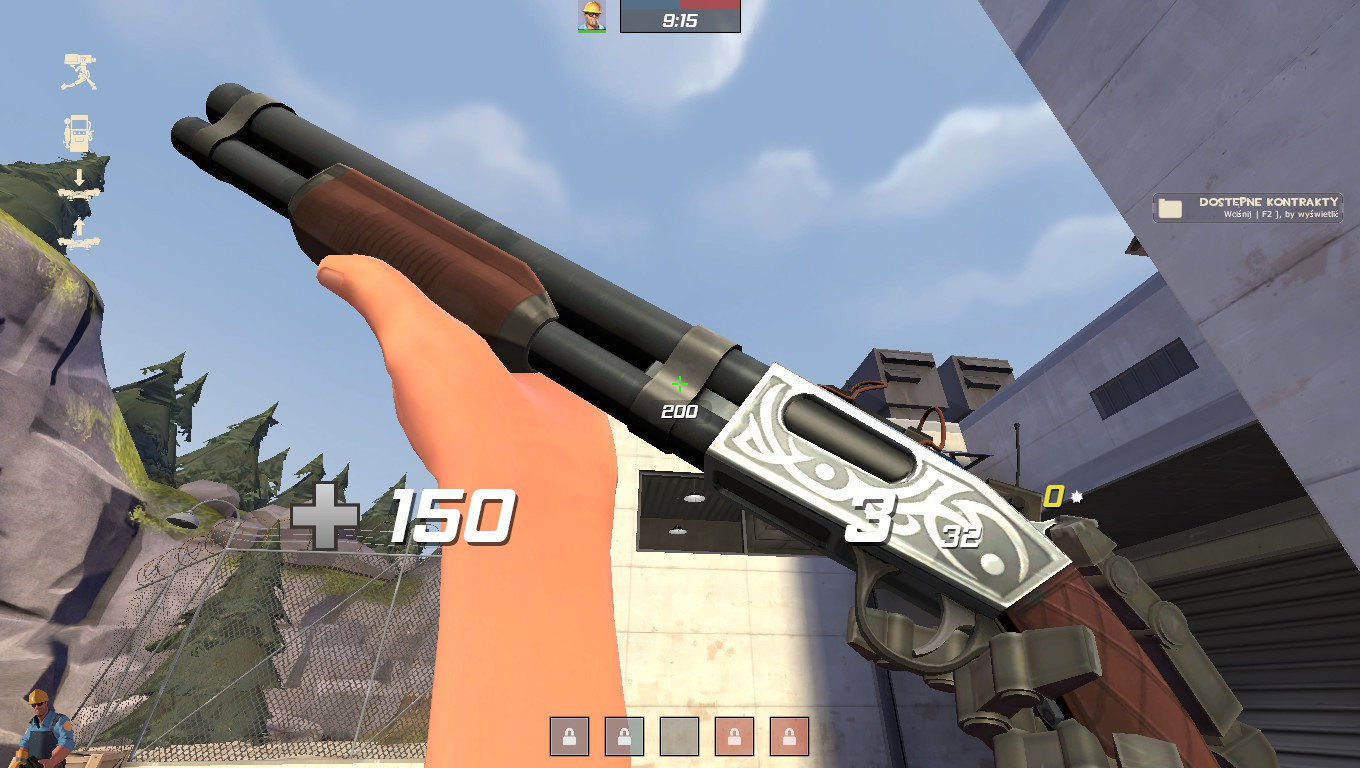Click the Teleporter Exit icon
Viewport: 1360px width, 768px height.
pos(80,241)
